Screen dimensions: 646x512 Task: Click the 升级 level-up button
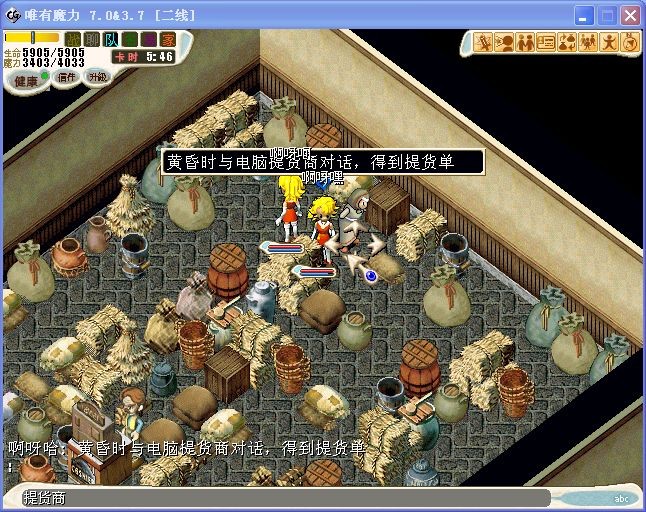(x=97, y=76)
